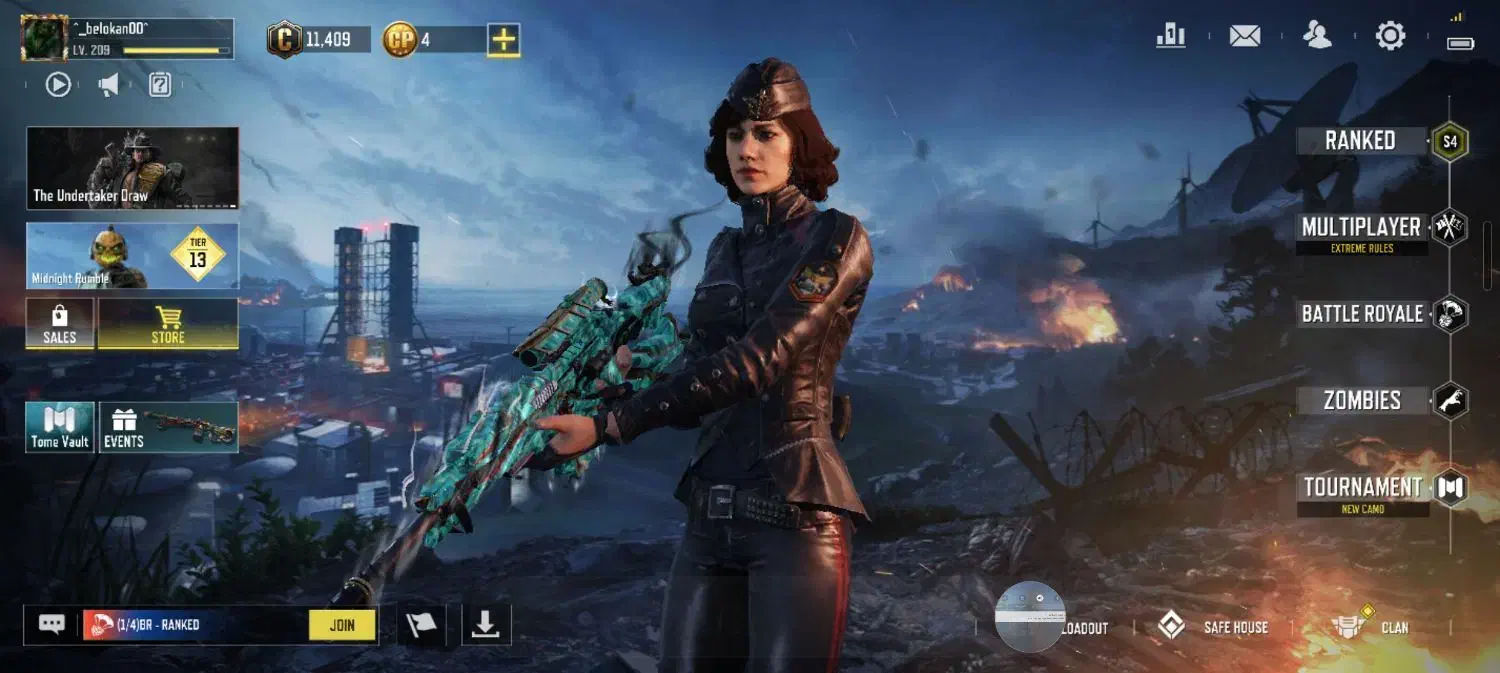This screenshot has width=1500, height=673.
Task: Join the BR Ranked lobby invite
Action: click(x=342, y=625)
